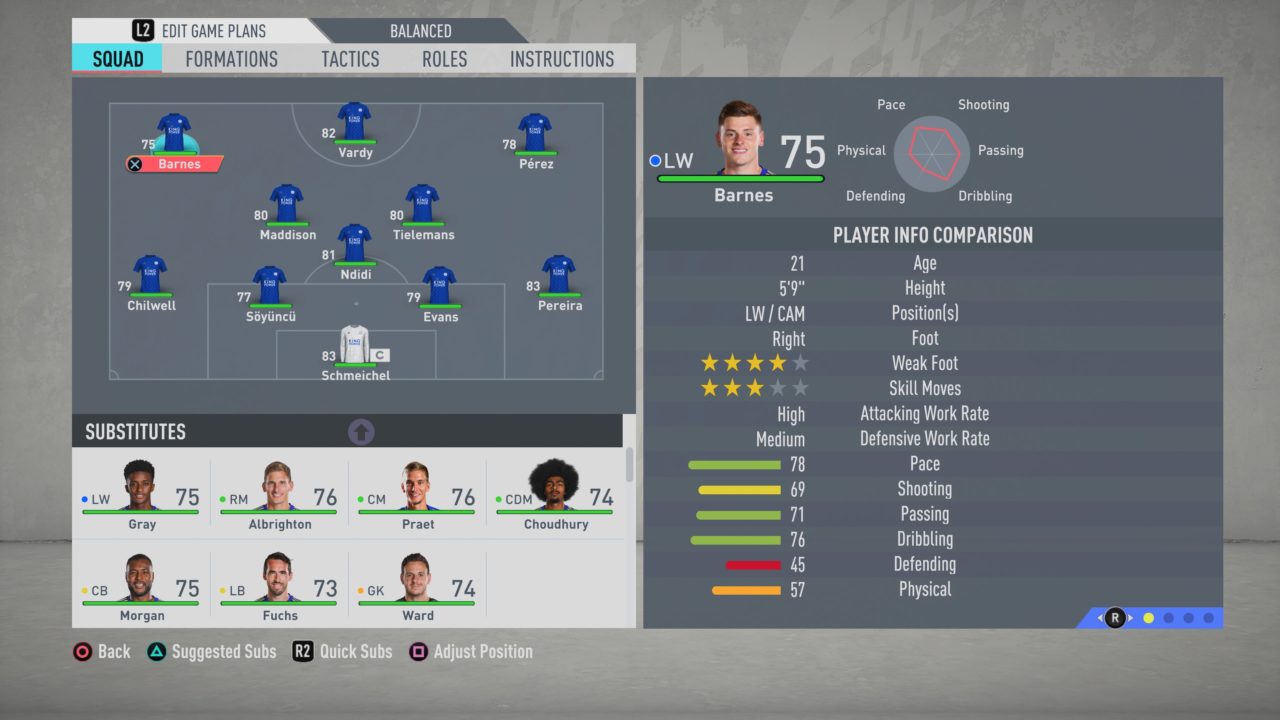
Task: Select the Roles tab
Action: [444, 59]
